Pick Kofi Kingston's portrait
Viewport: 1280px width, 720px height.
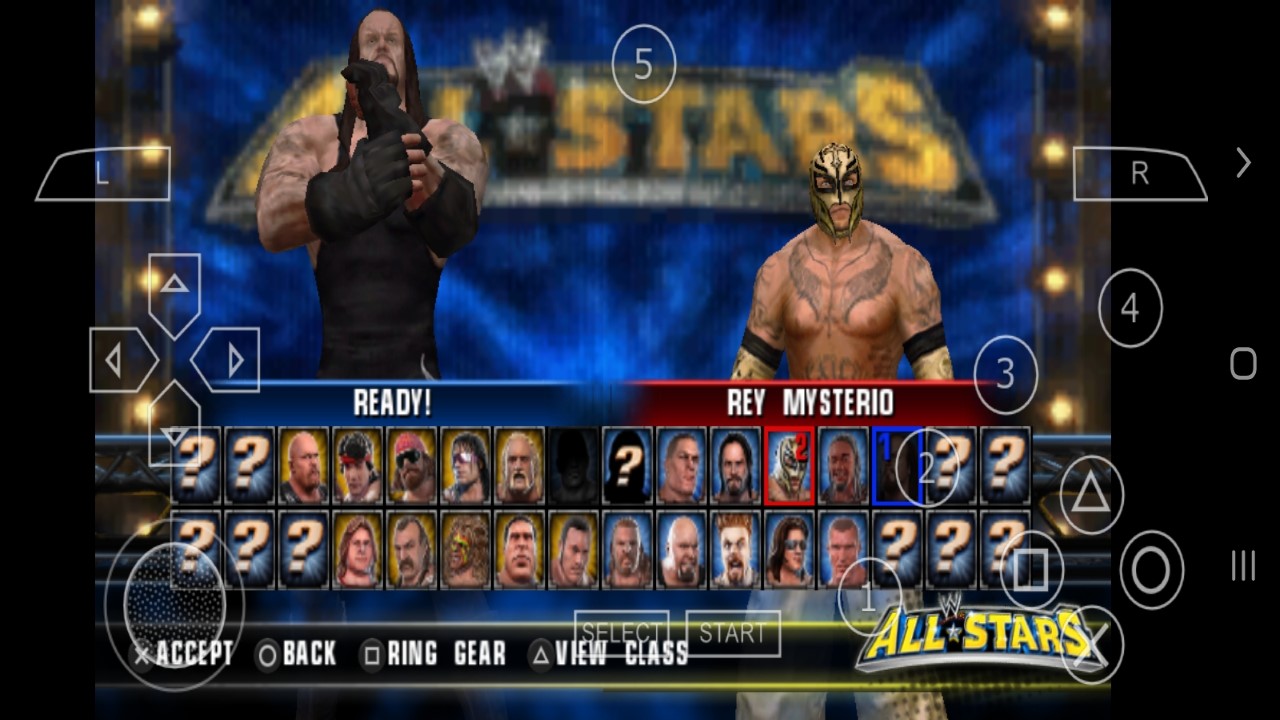pos(844,466)
